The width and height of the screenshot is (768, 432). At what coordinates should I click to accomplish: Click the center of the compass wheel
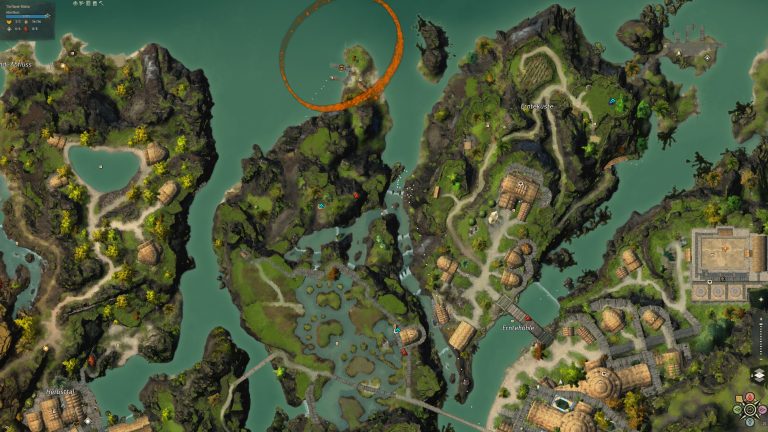tap(749, 410)
